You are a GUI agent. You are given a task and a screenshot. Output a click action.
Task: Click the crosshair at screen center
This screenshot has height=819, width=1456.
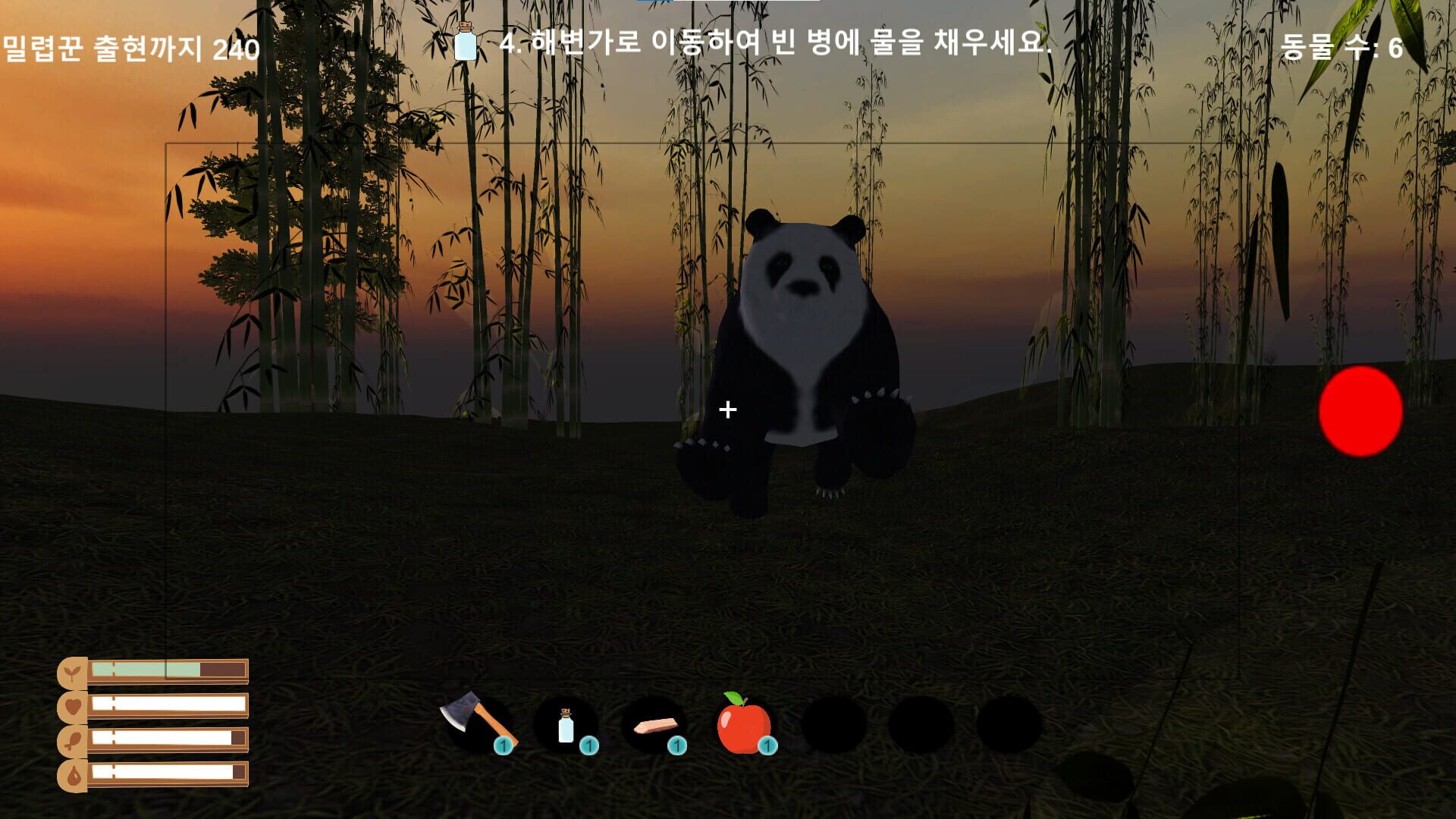[728, 409]
